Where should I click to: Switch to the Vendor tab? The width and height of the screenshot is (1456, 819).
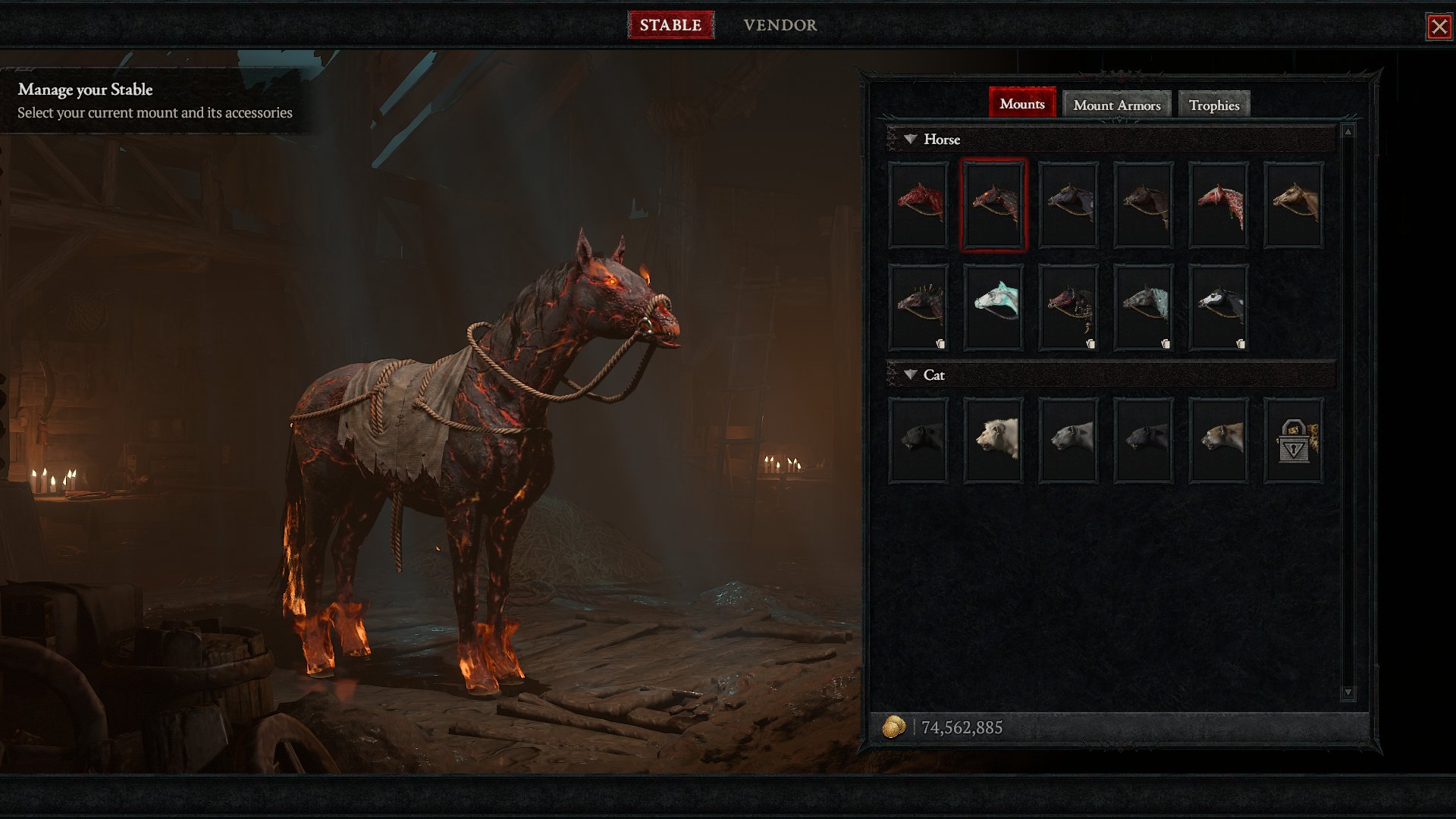click(x=780, y=25)
